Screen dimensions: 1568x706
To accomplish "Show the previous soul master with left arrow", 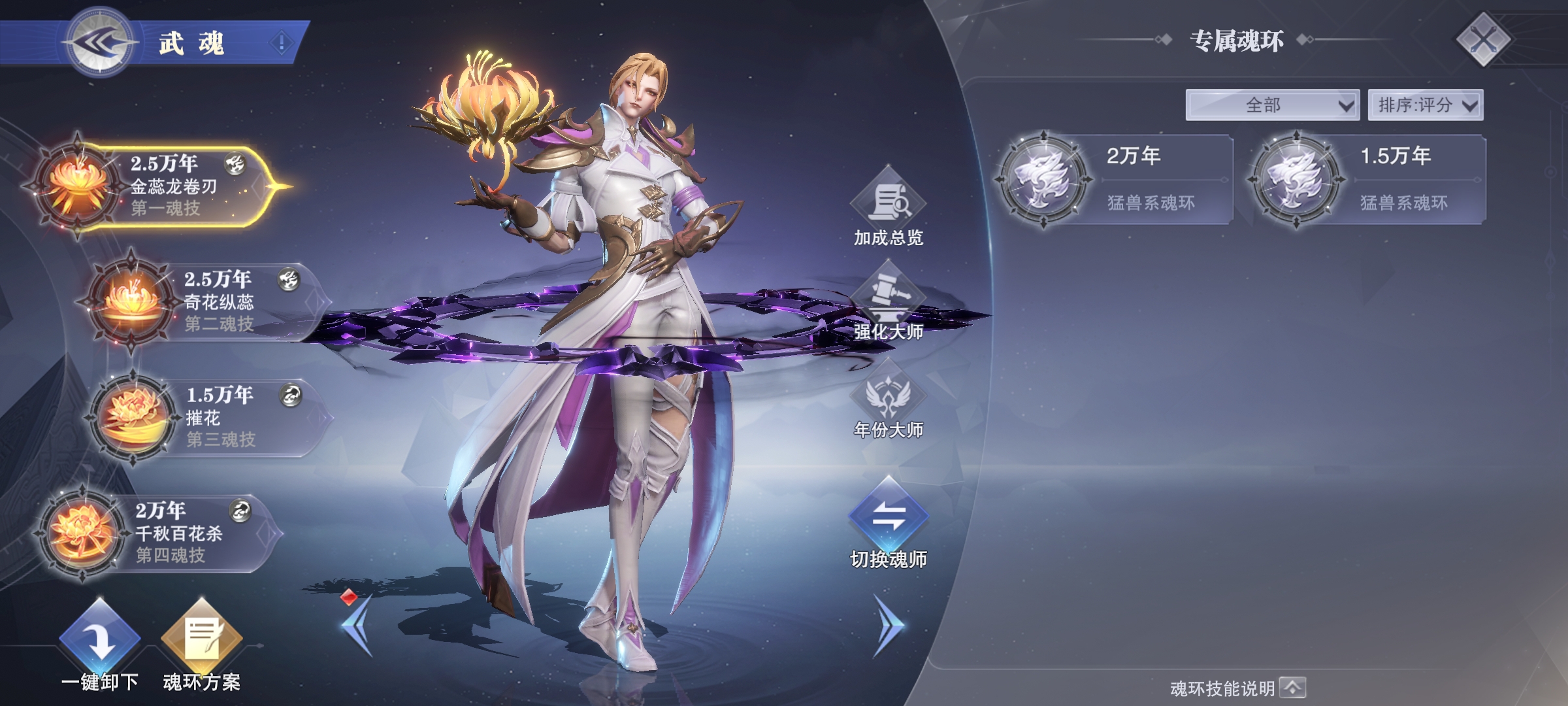I will (x=357, y=625).
